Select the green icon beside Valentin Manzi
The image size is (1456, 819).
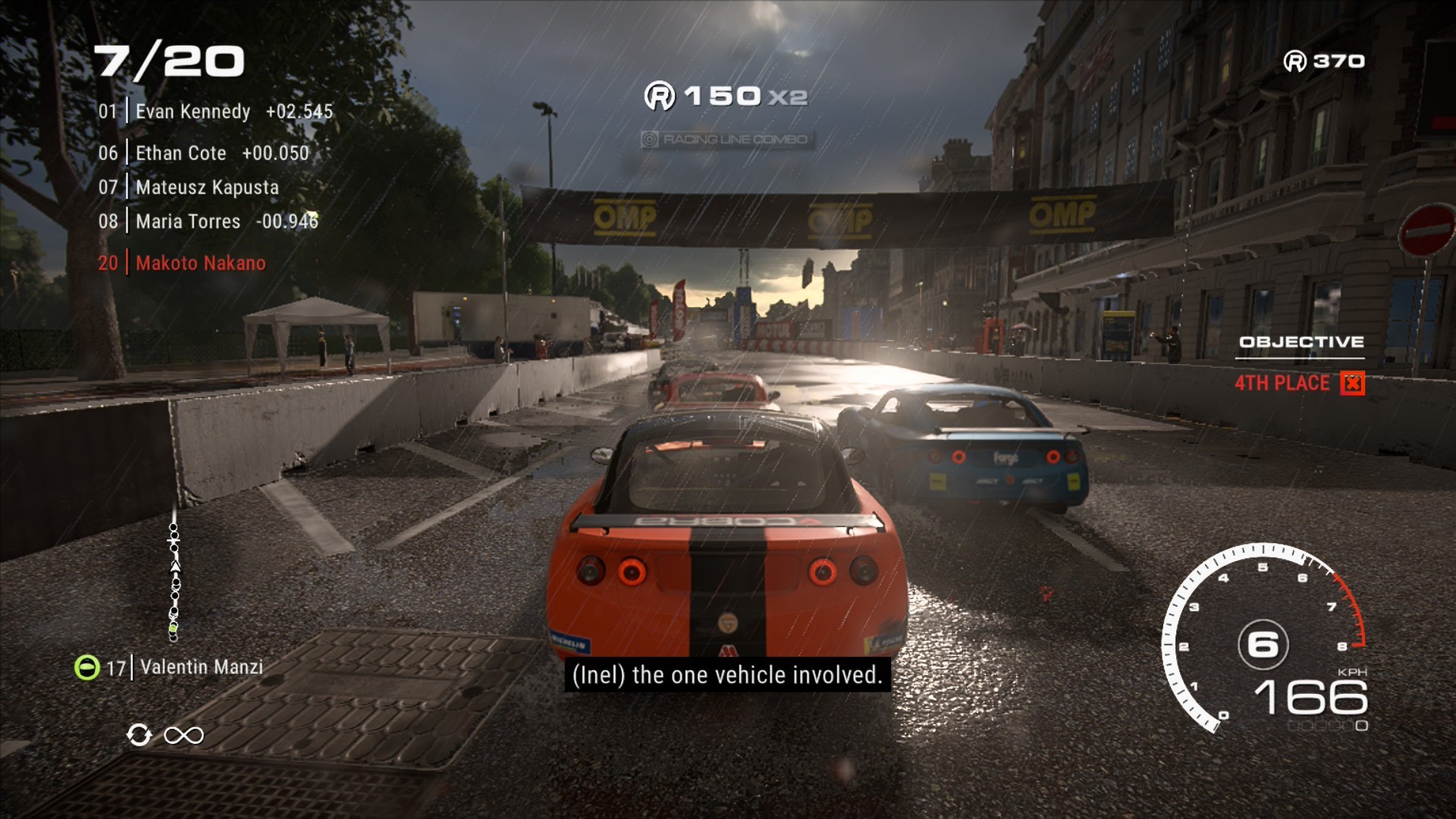[87, 667]
